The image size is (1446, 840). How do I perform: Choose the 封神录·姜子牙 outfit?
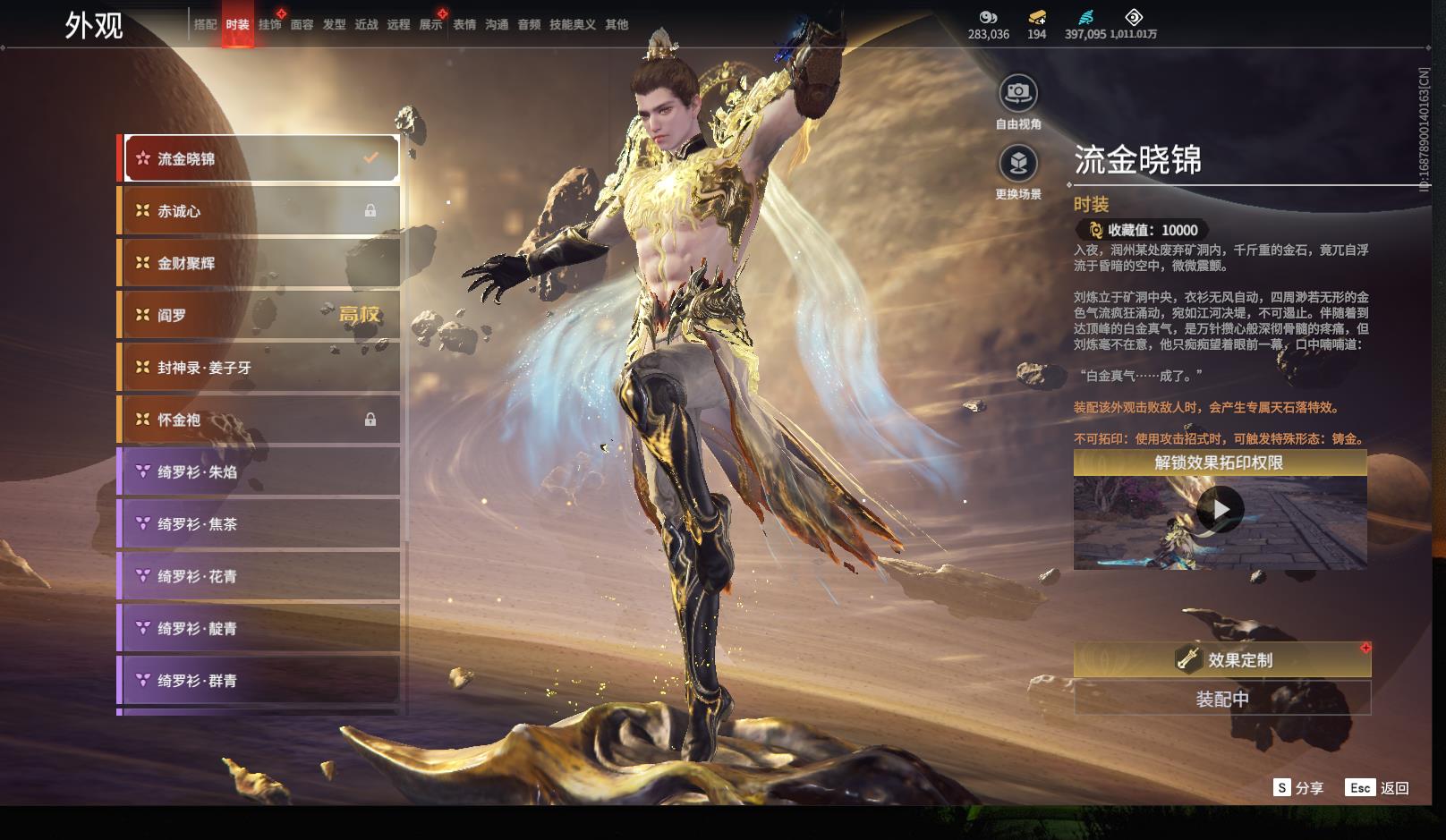(260, 368)
